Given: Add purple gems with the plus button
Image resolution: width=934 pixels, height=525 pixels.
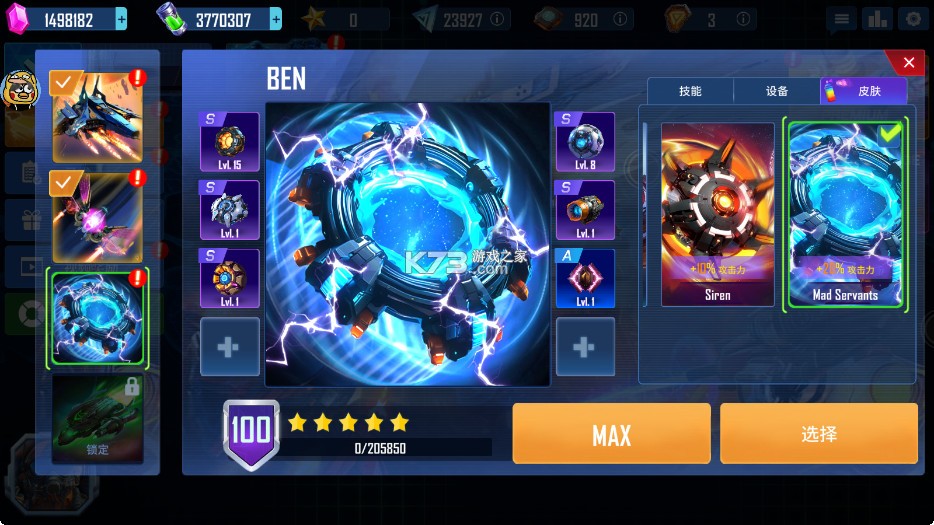Looking at the screenshot, I should click(x=121, y=19).
